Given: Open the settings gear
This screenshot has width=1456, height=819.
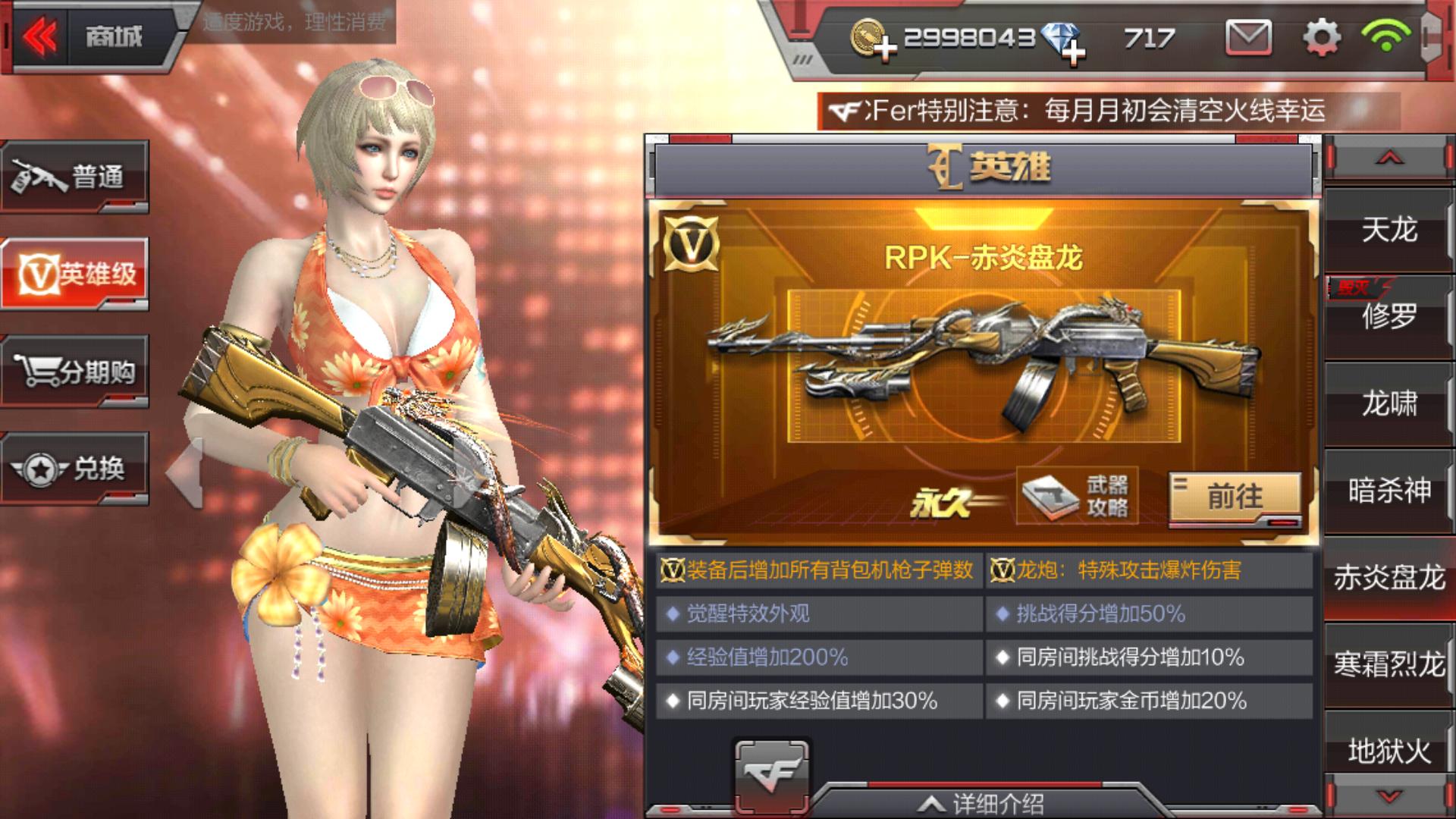Looking at the screenshot, I should [1323, 36].
